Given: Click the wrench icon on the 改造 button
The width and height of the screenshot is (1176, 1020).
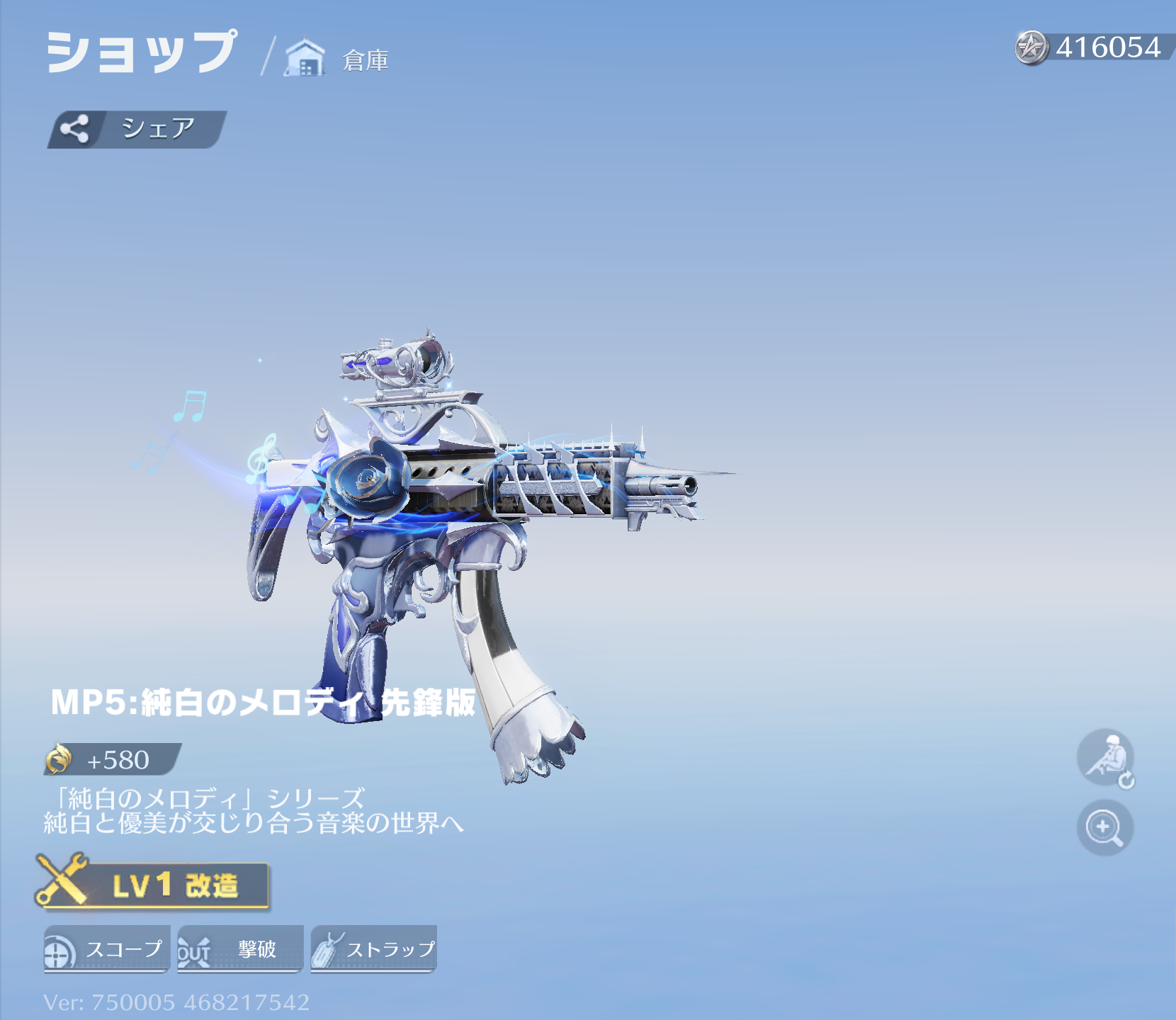Looking at the screenshot, I should (62, 881).
